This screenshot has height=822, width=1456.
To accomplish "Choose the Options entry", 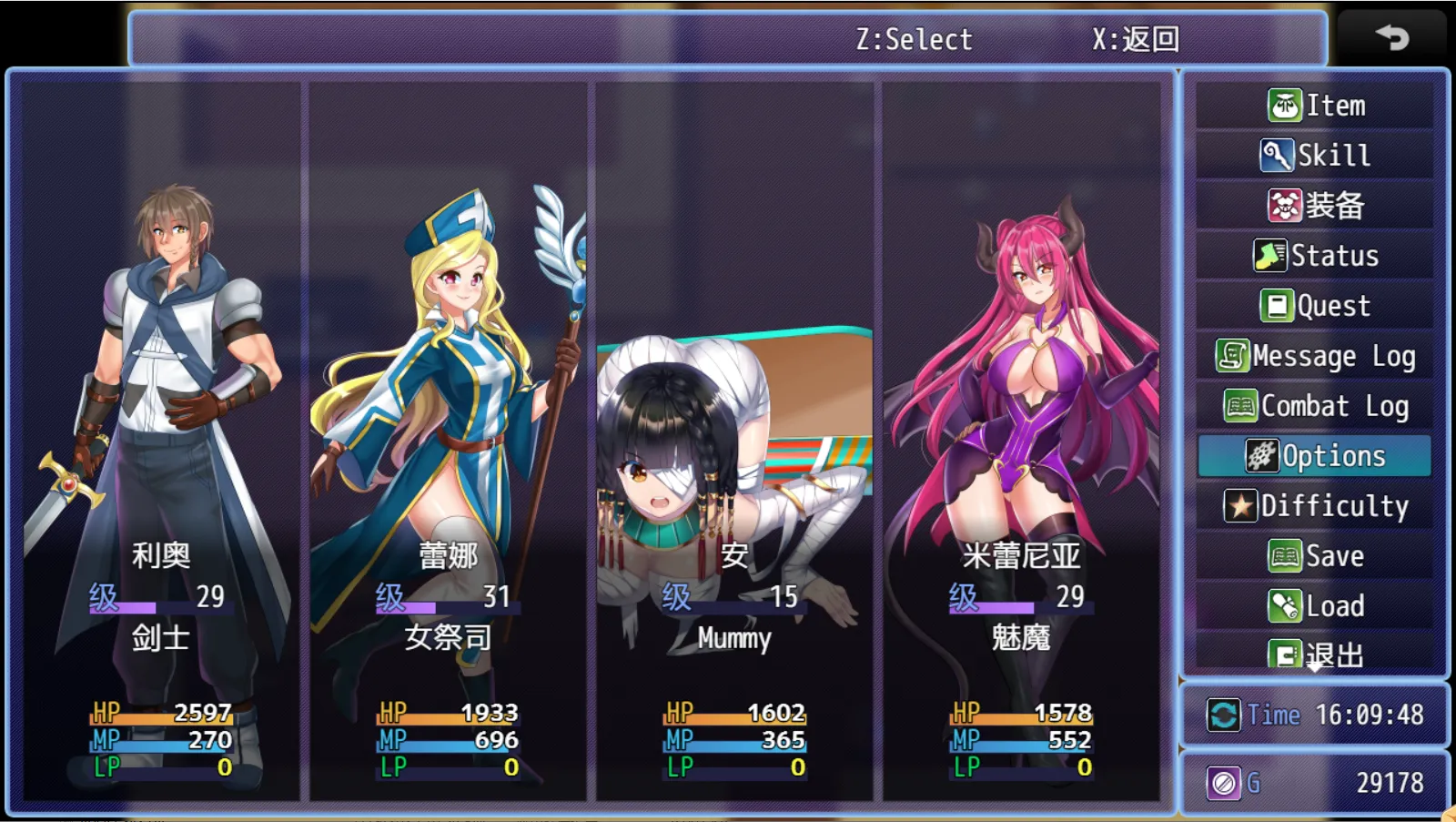I will point(1315,456).
